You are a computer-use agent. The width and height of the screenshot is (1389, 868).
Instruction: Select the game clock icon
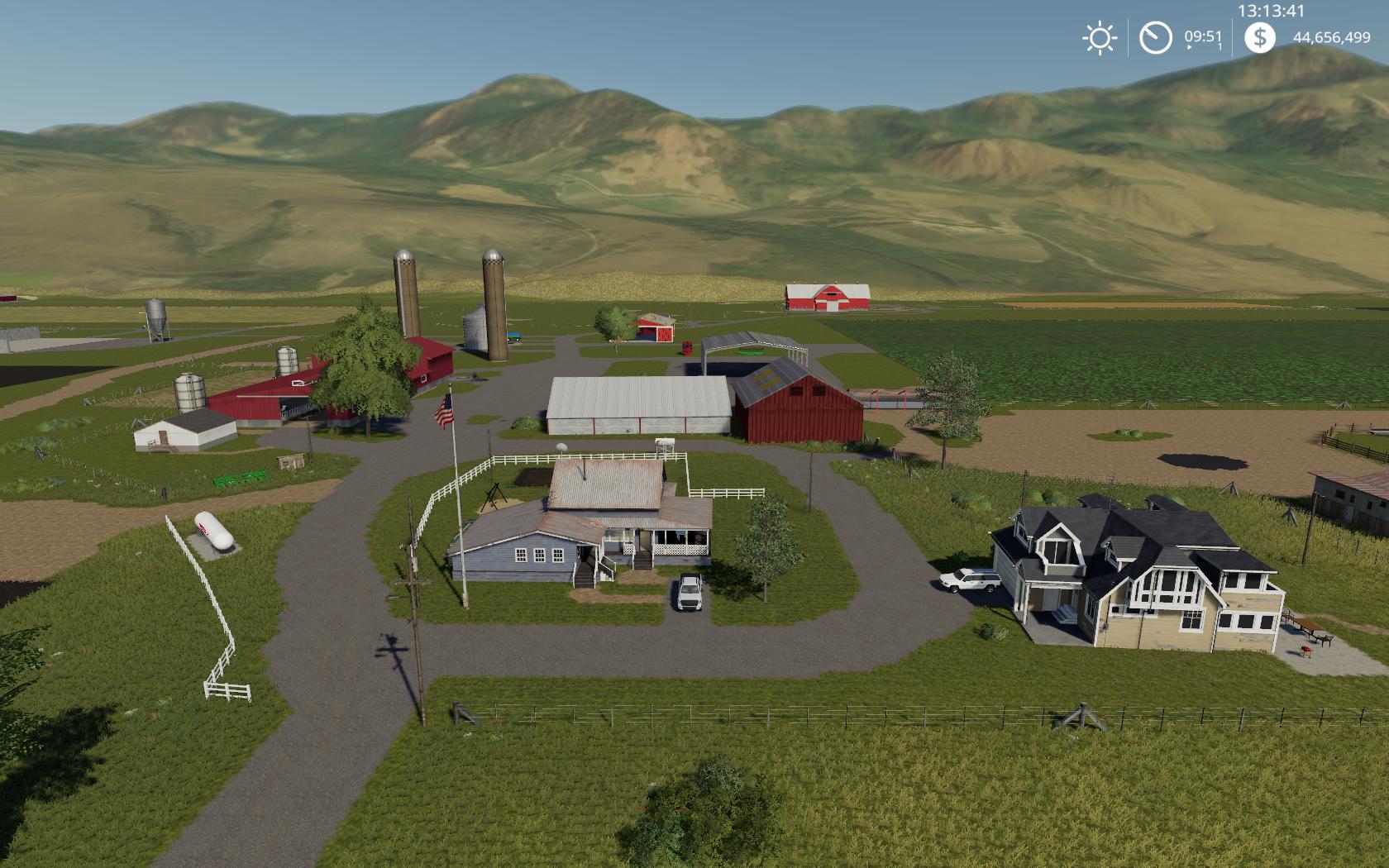tap(1155, 38)
